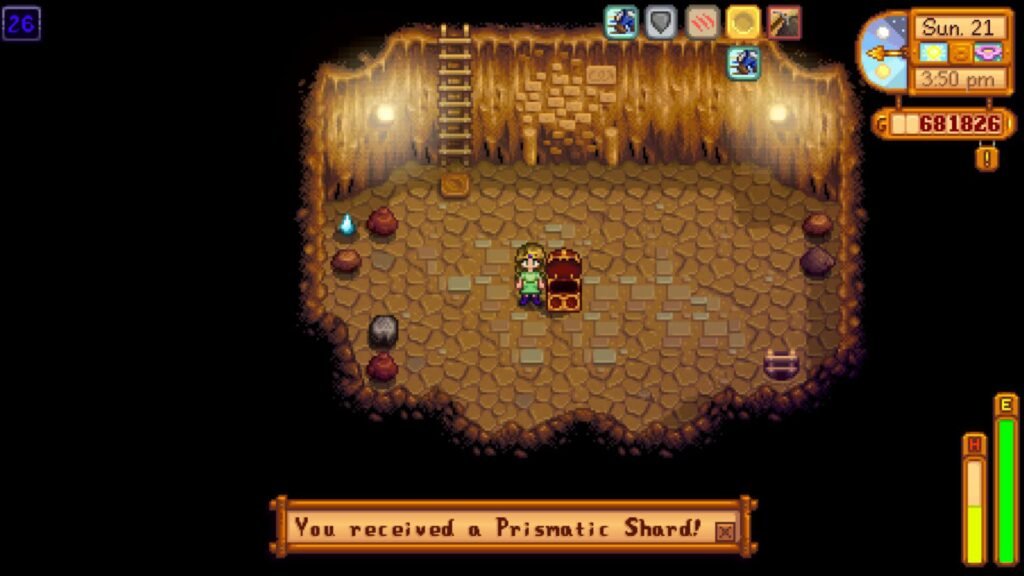Select the grey shield defense buff icon
Viewport: 1024px width, 576px height.
(661, 22)
